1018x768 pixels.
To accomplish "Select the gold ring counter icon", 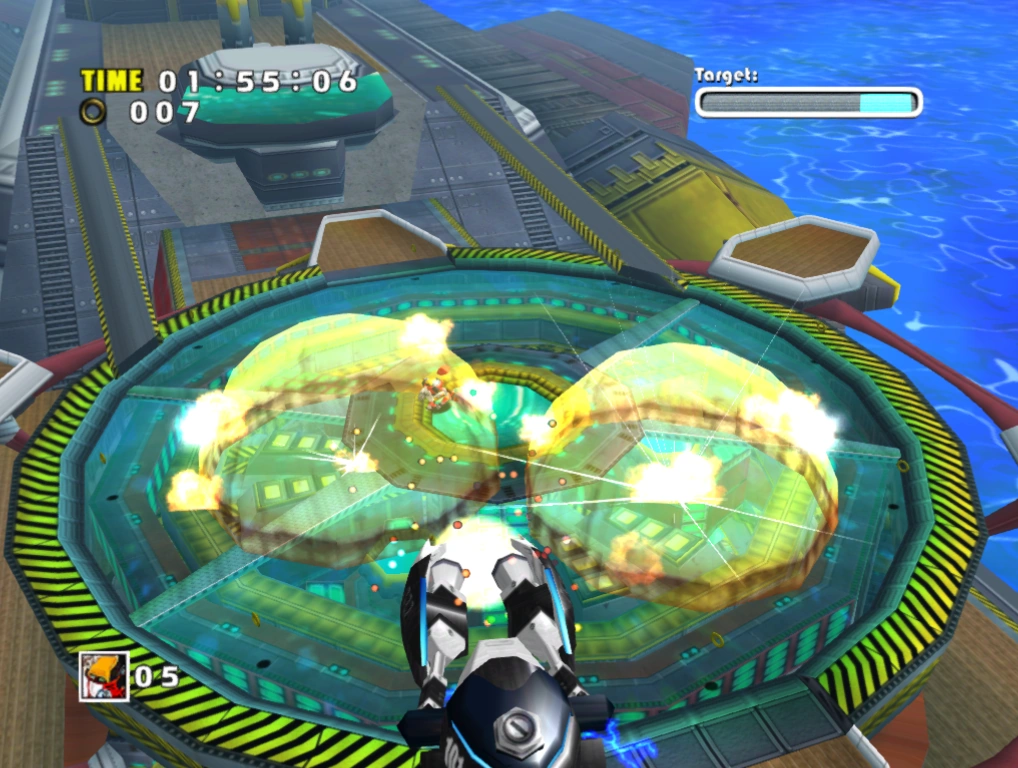I will 93,111.
